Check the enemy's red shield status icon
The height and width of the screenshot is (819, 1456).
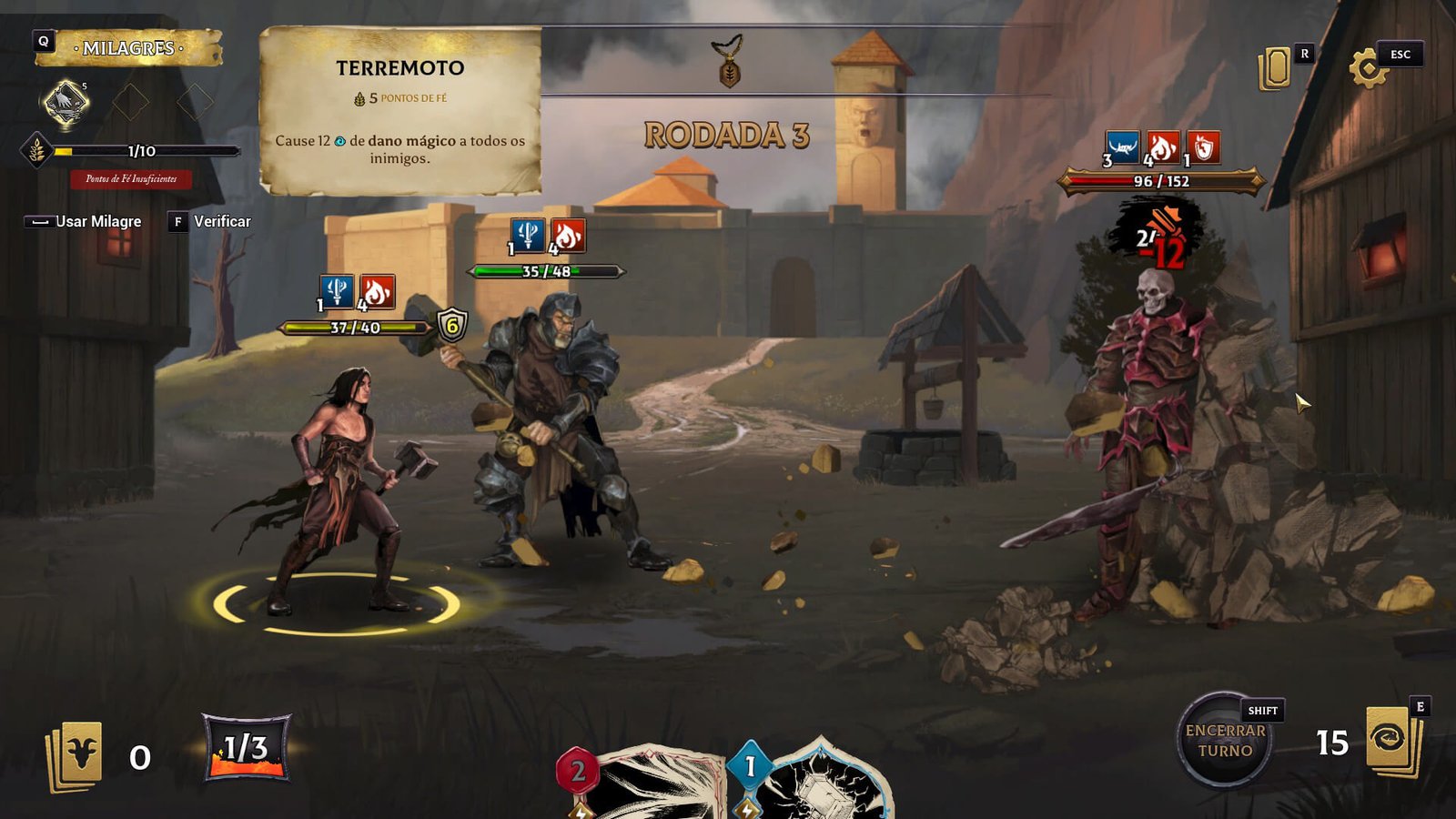tap(1203, 147)
